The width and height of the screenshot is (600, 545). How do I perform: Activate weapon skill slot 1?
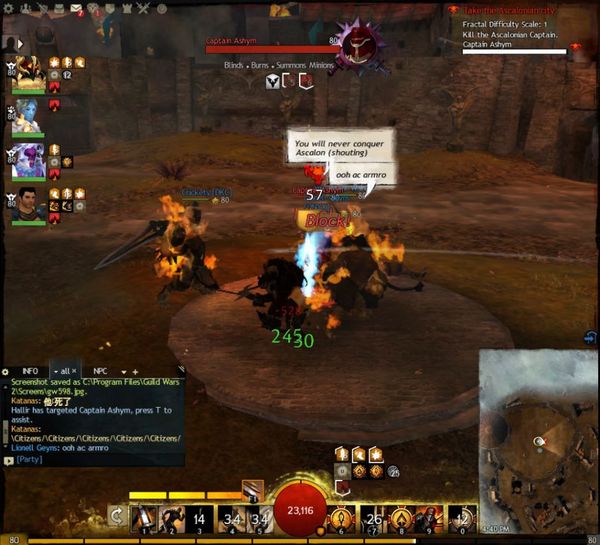(x=142, y=518)
